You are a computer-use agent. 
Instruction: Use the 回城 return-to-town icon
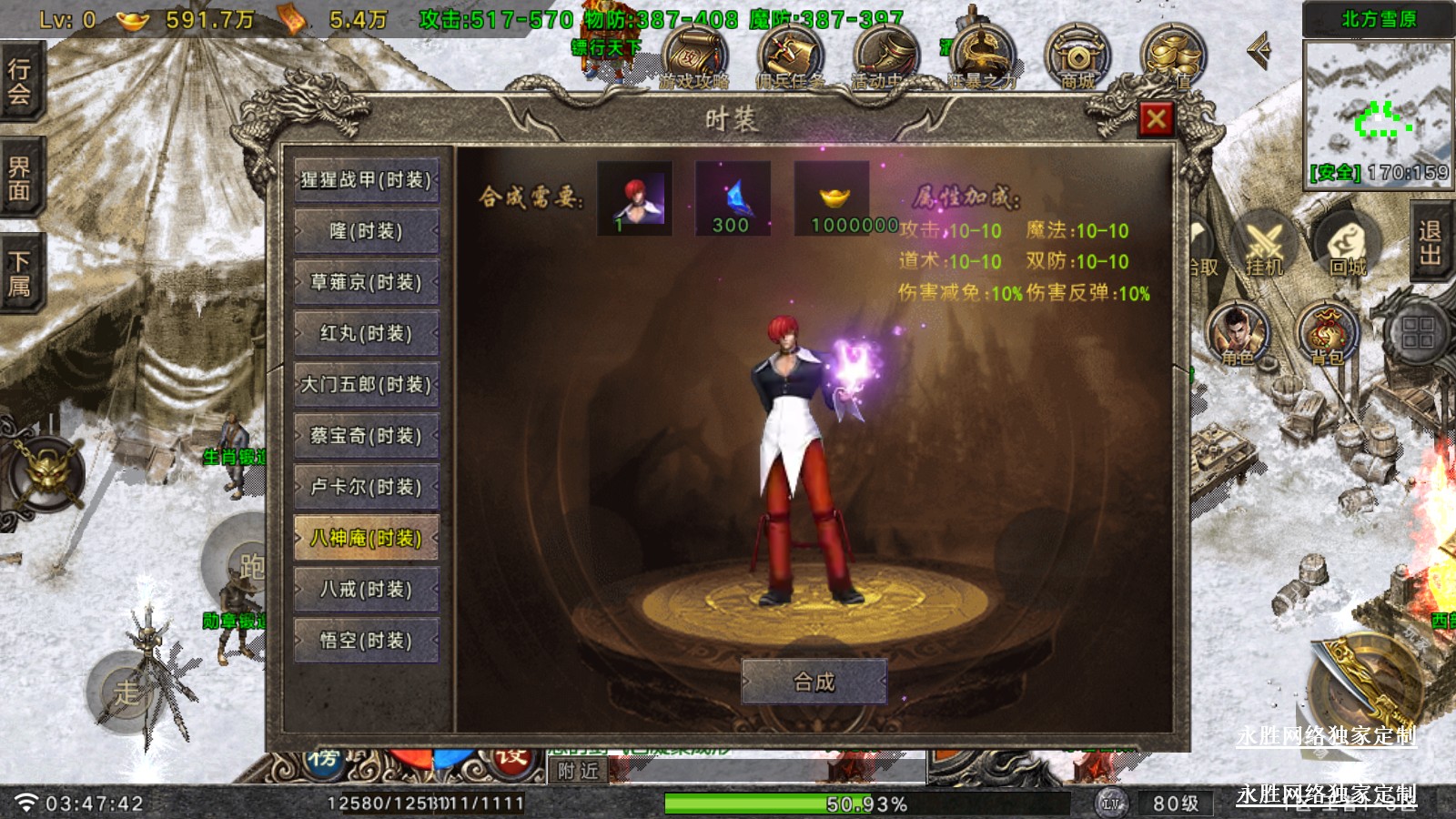coord(1348,246)
